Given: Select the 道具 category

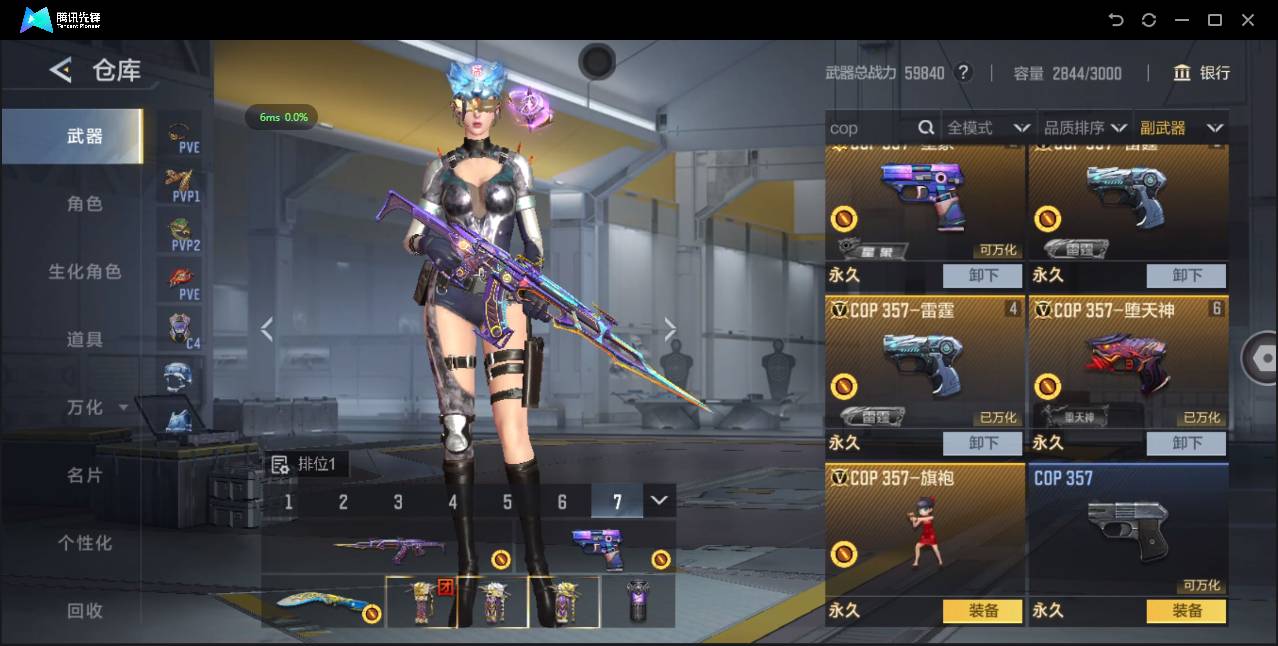Looking at the screenshot, I should [84, 340].
